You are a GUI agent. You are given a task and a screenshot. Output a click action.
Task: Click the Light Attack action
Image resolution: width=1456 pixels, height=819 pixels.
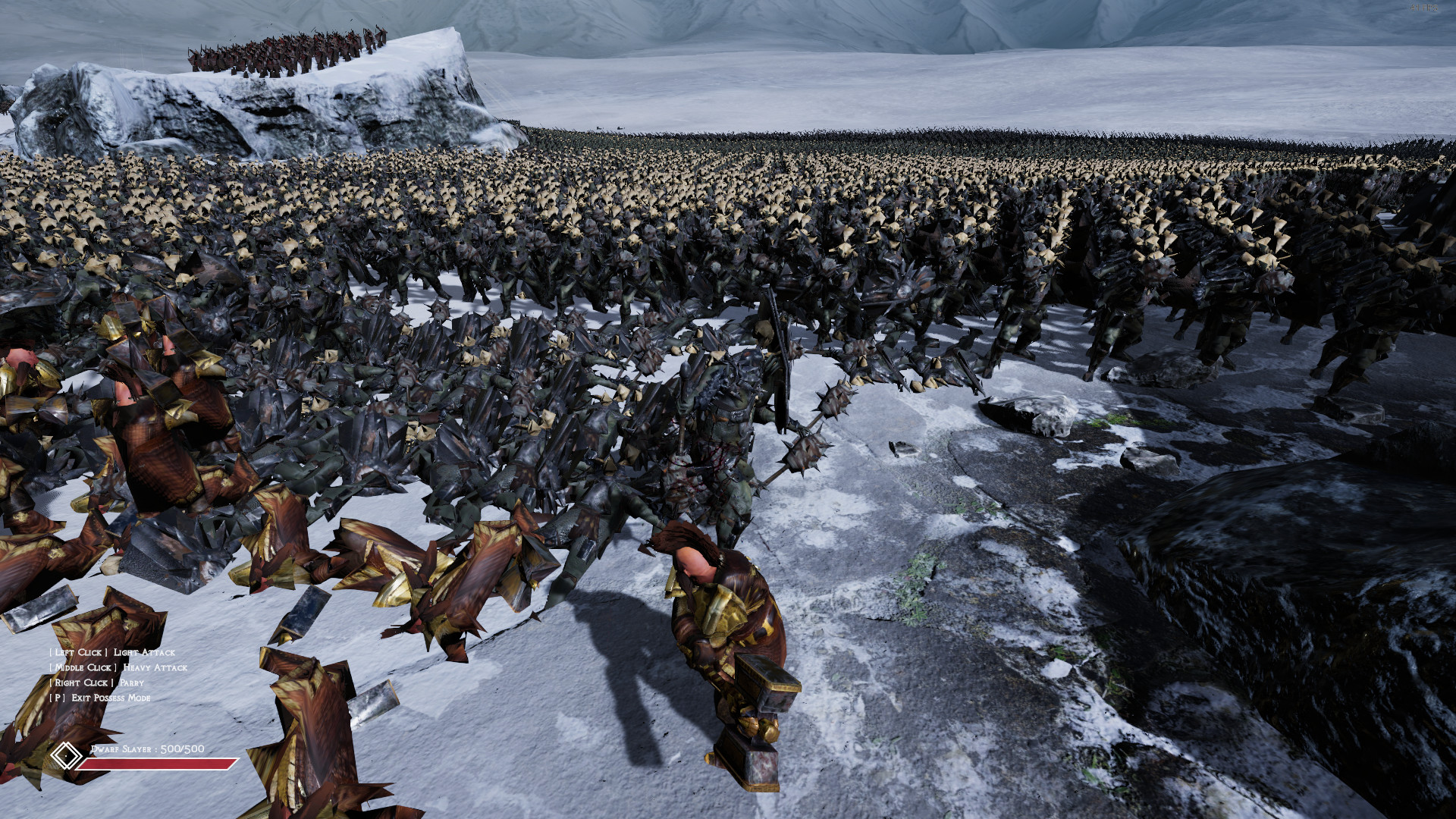pyautogui.click(x=144, y=651)
